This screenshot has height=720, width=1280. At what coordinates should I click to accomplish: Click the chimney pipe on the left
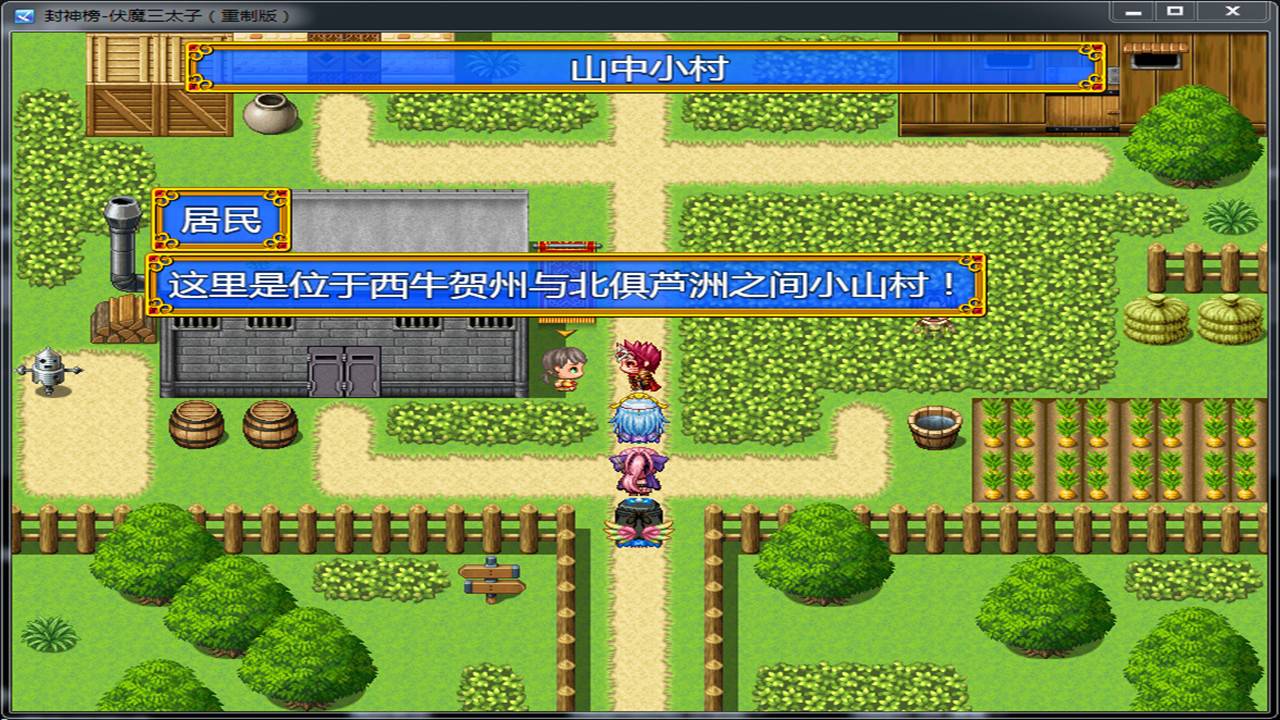(x=120, y=230)
